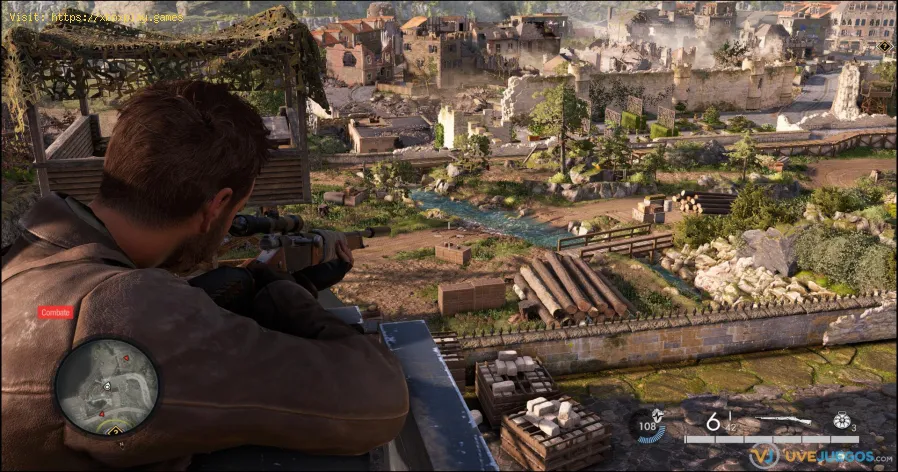Select the grenade item icon

click(x=841, y=421)
